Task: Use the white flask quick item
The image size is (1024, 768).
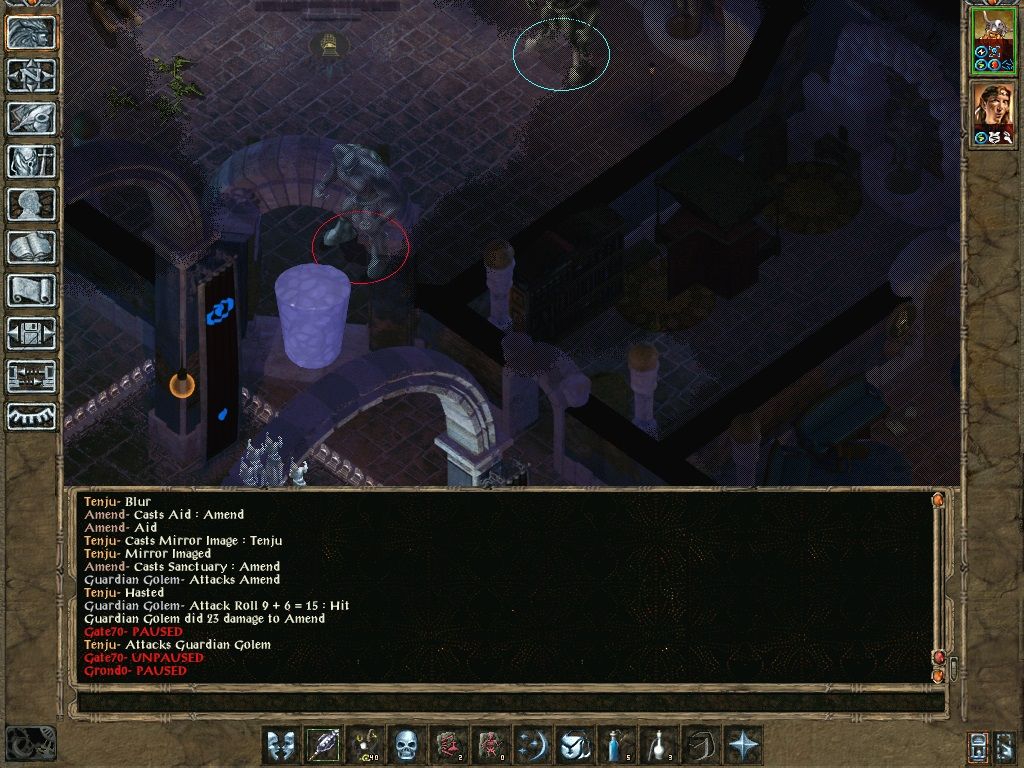Action: click(x=658, y=745)
